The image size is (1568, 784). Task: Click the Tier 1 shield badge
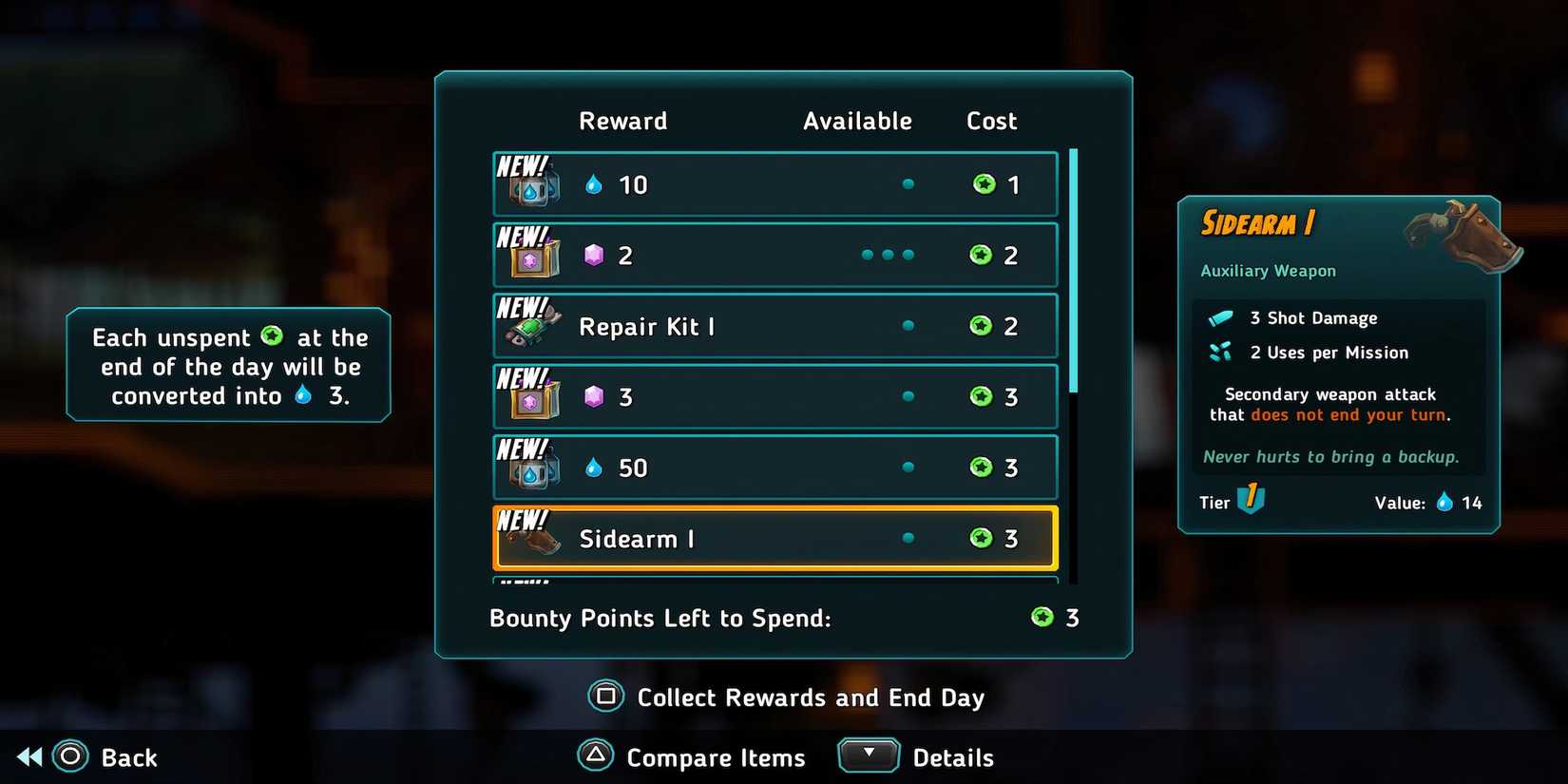point(1251,501)
